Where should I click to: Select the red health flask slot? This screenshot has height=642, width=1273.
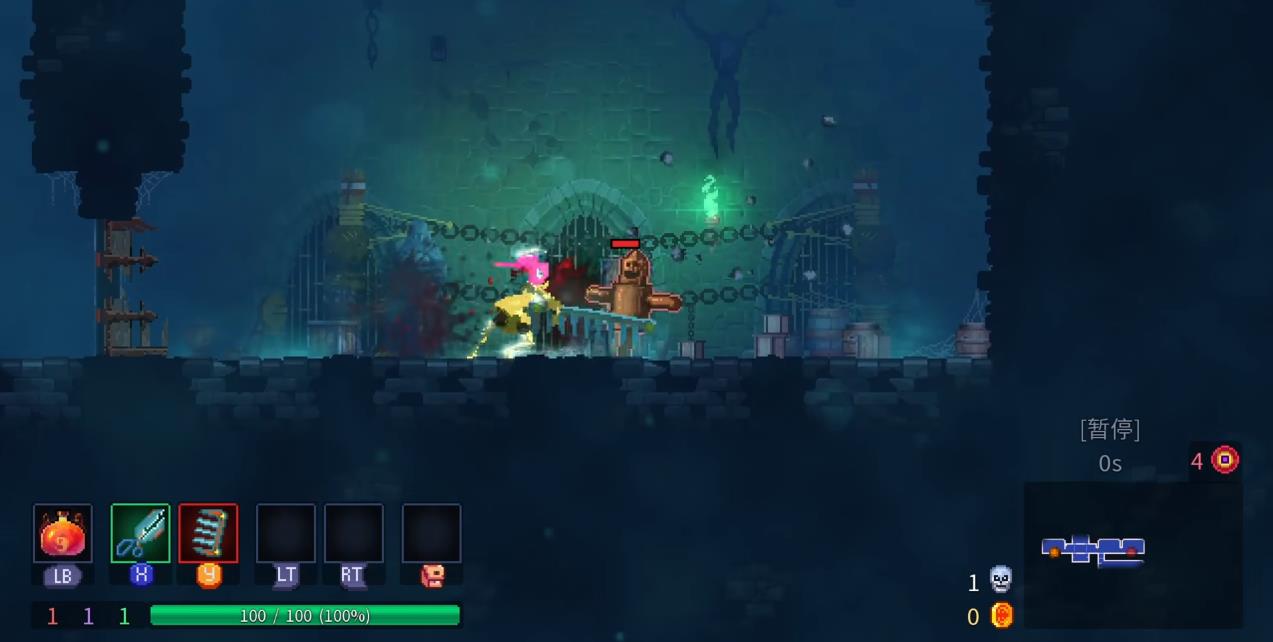click(63, 534)
